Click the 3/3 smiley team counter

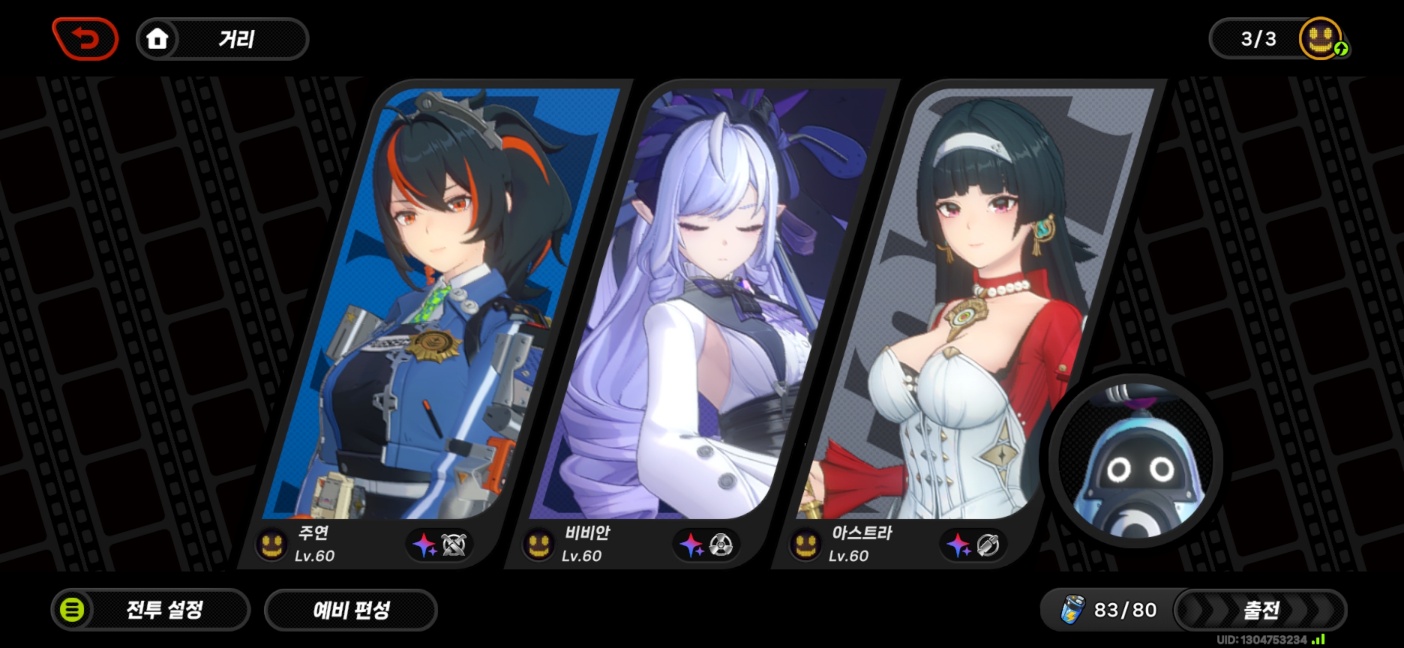pos(1278,39)
